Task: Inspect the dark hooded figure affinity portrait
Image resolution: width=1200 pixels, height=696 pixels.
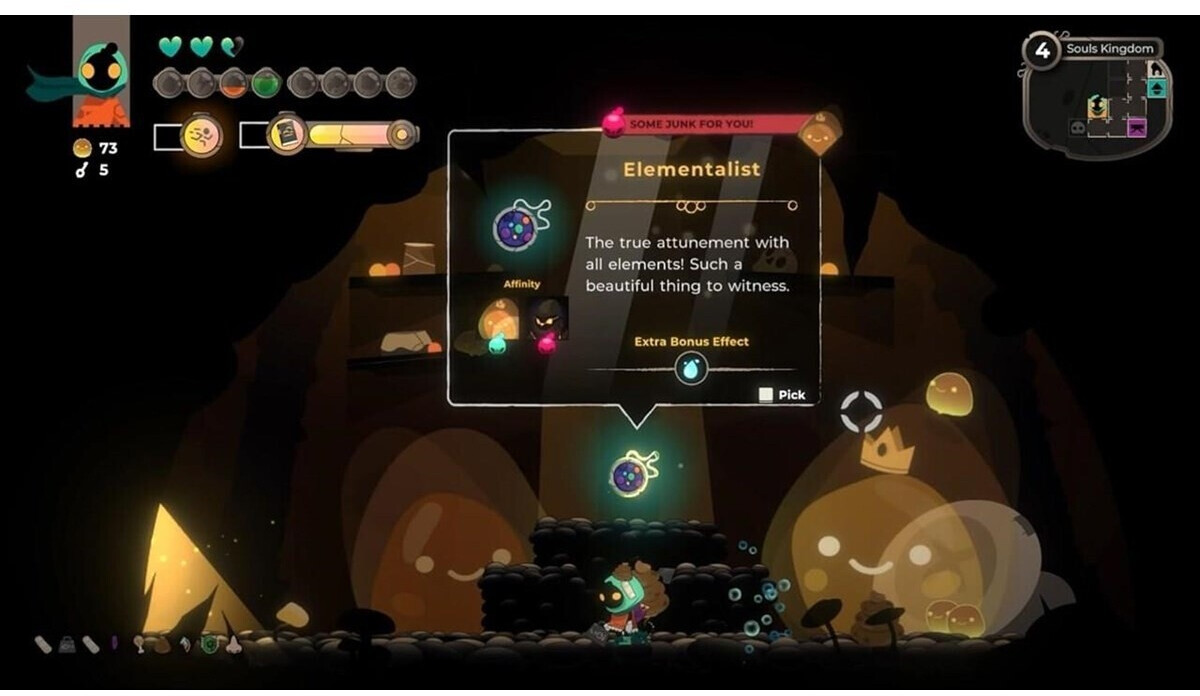Action: [x=548, y=319]
